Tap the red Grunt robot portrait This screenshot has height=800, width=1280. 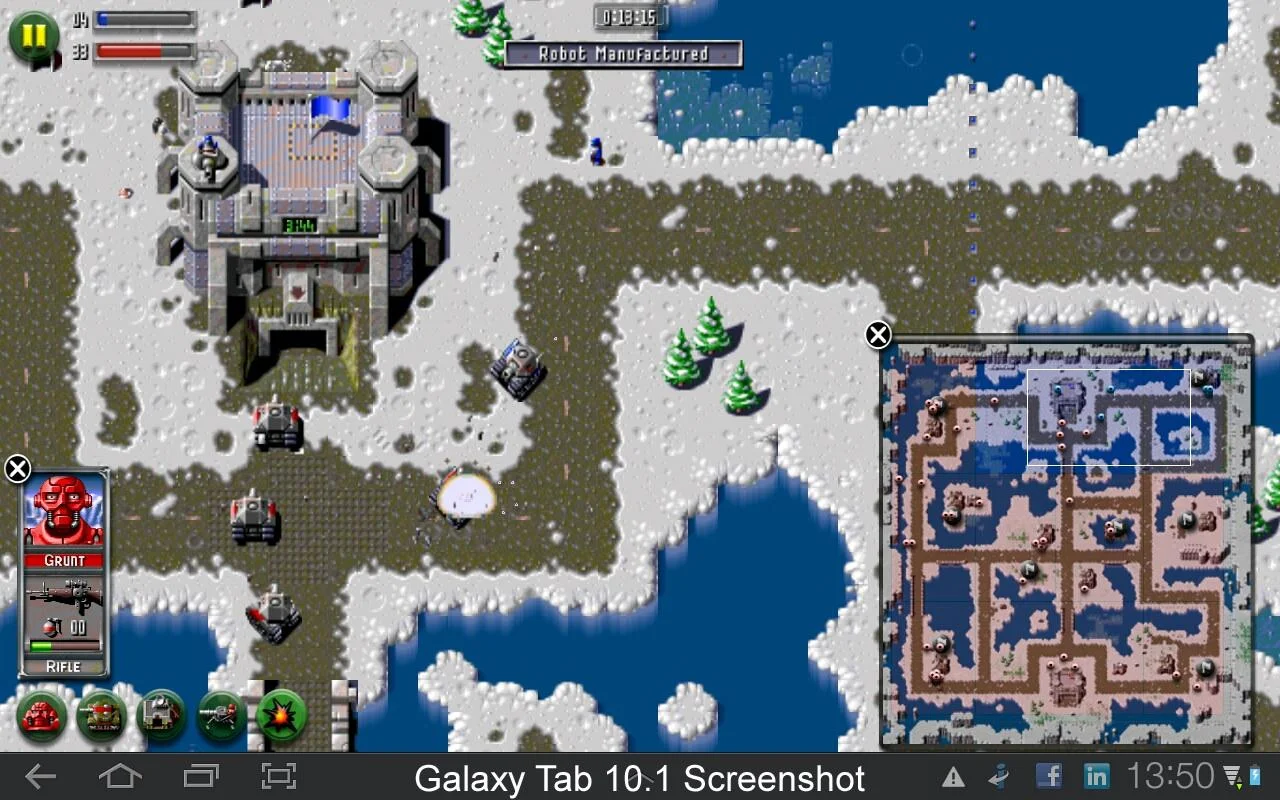click(x=64, y=510)
